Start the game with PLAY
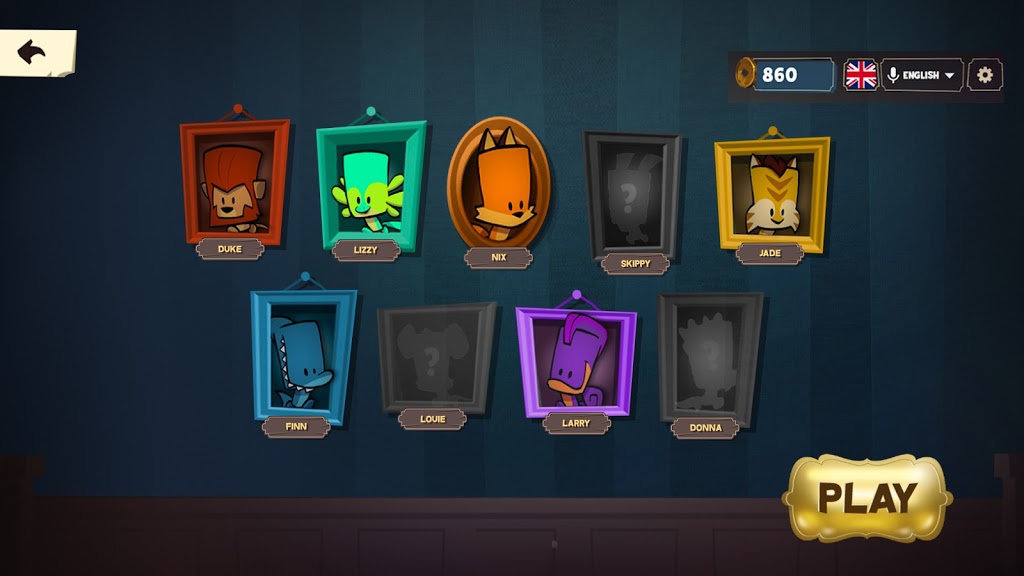 [867, 497]
